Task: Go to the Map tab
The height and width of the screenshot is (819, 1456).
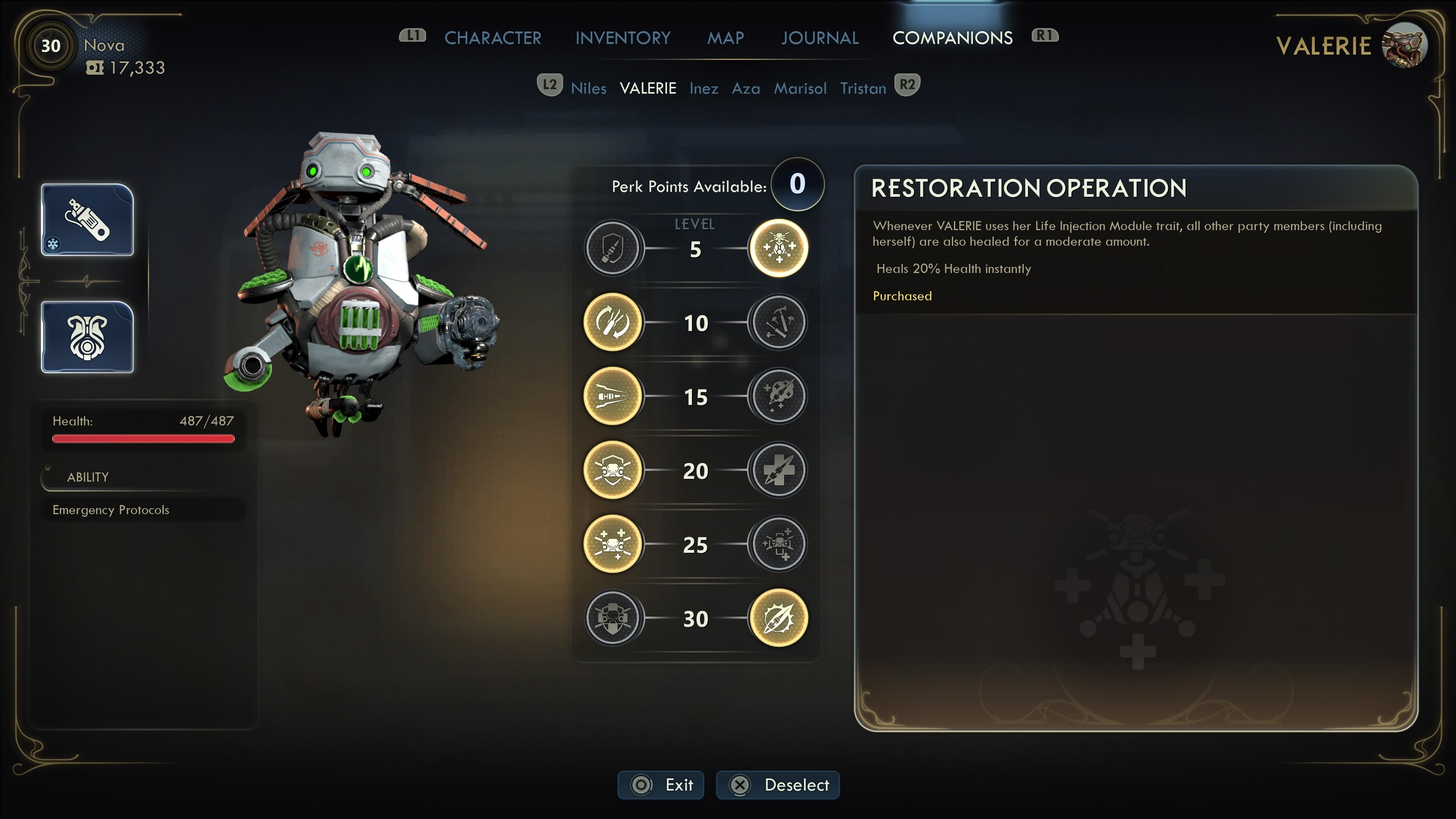Action: [725, 38]
